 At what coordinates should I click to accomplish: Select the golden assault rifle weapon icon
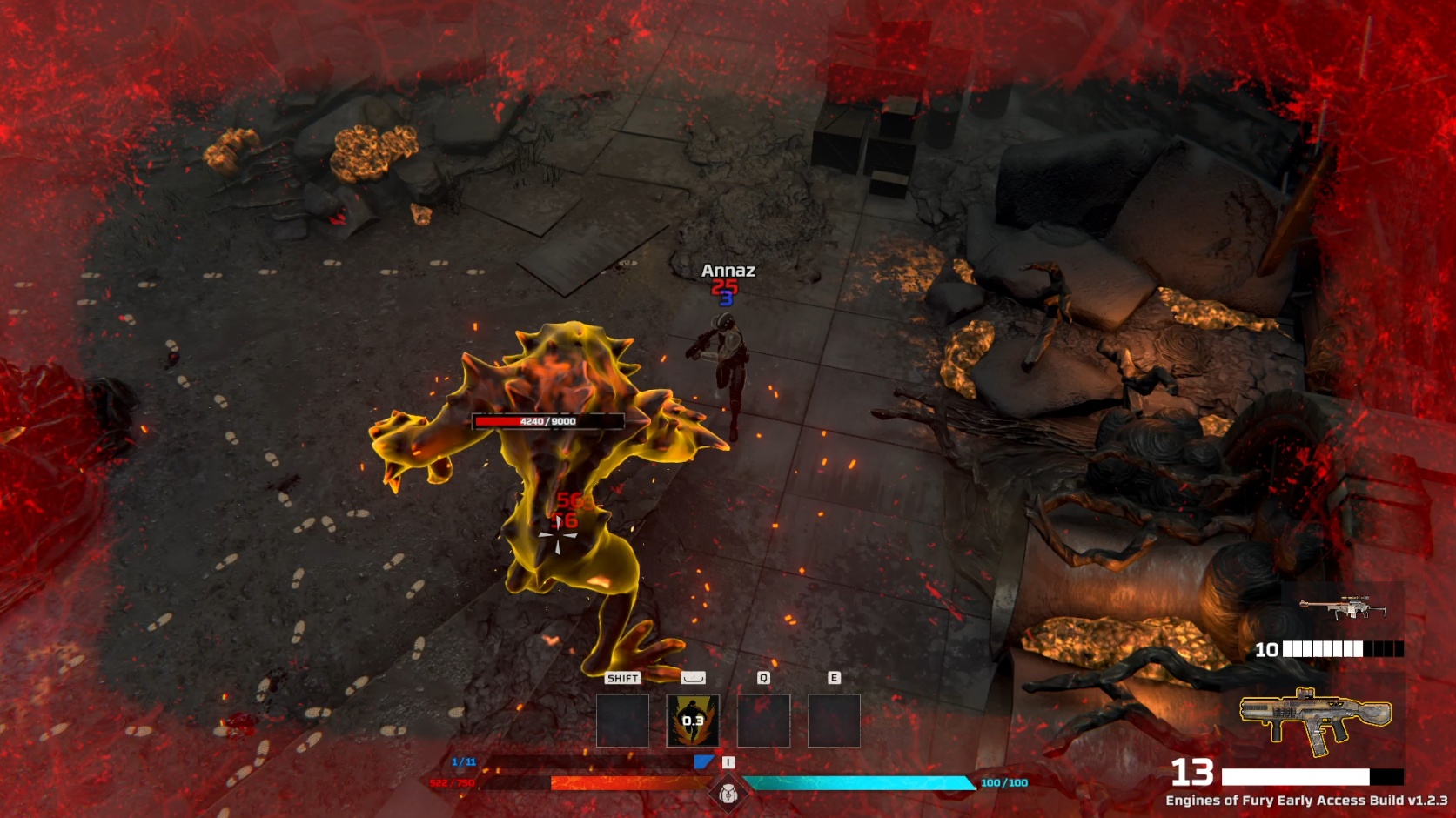1315,718
